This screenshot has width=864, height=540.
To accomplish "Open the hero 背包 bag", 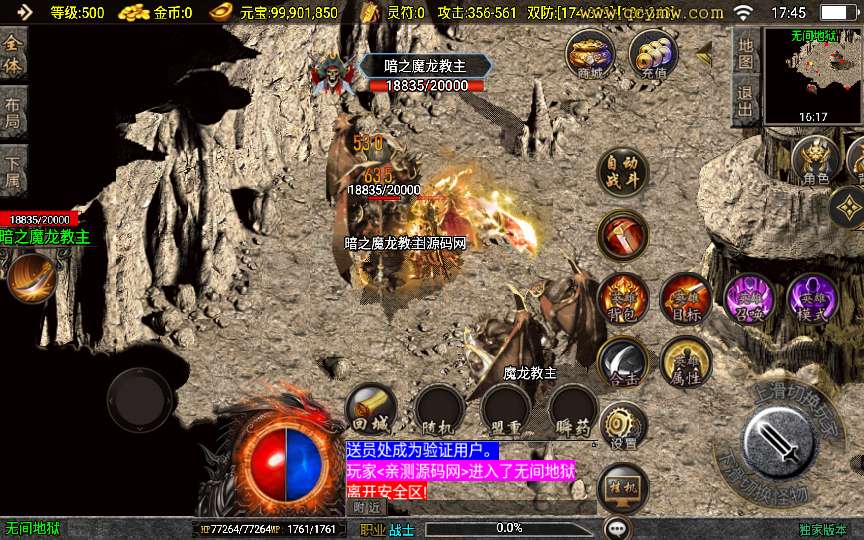I will click(623, 299).
